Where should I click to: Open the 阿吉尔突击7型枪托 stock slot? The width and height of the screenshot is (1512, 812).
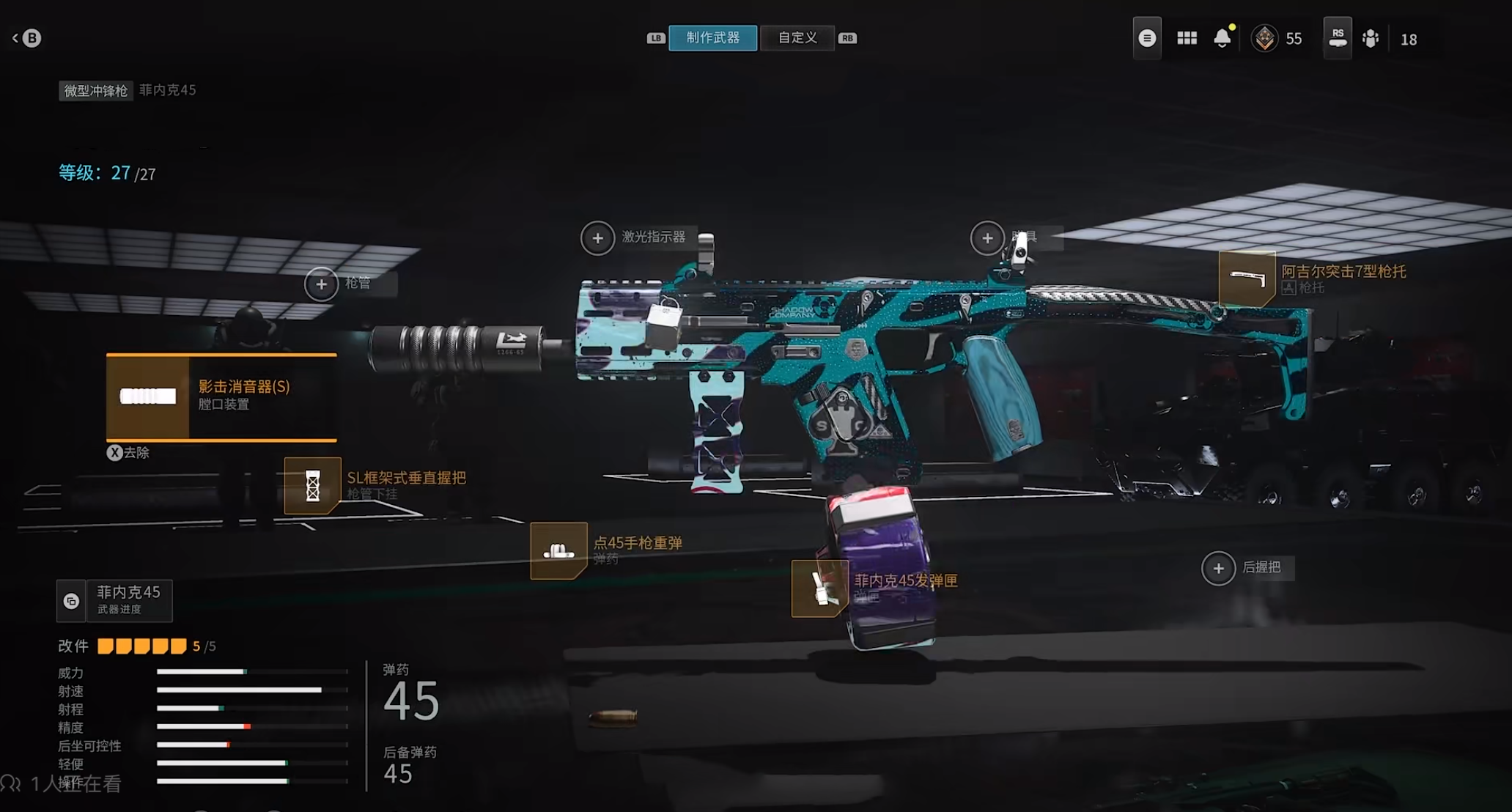pyautogui.click(x=1247, y=279)
